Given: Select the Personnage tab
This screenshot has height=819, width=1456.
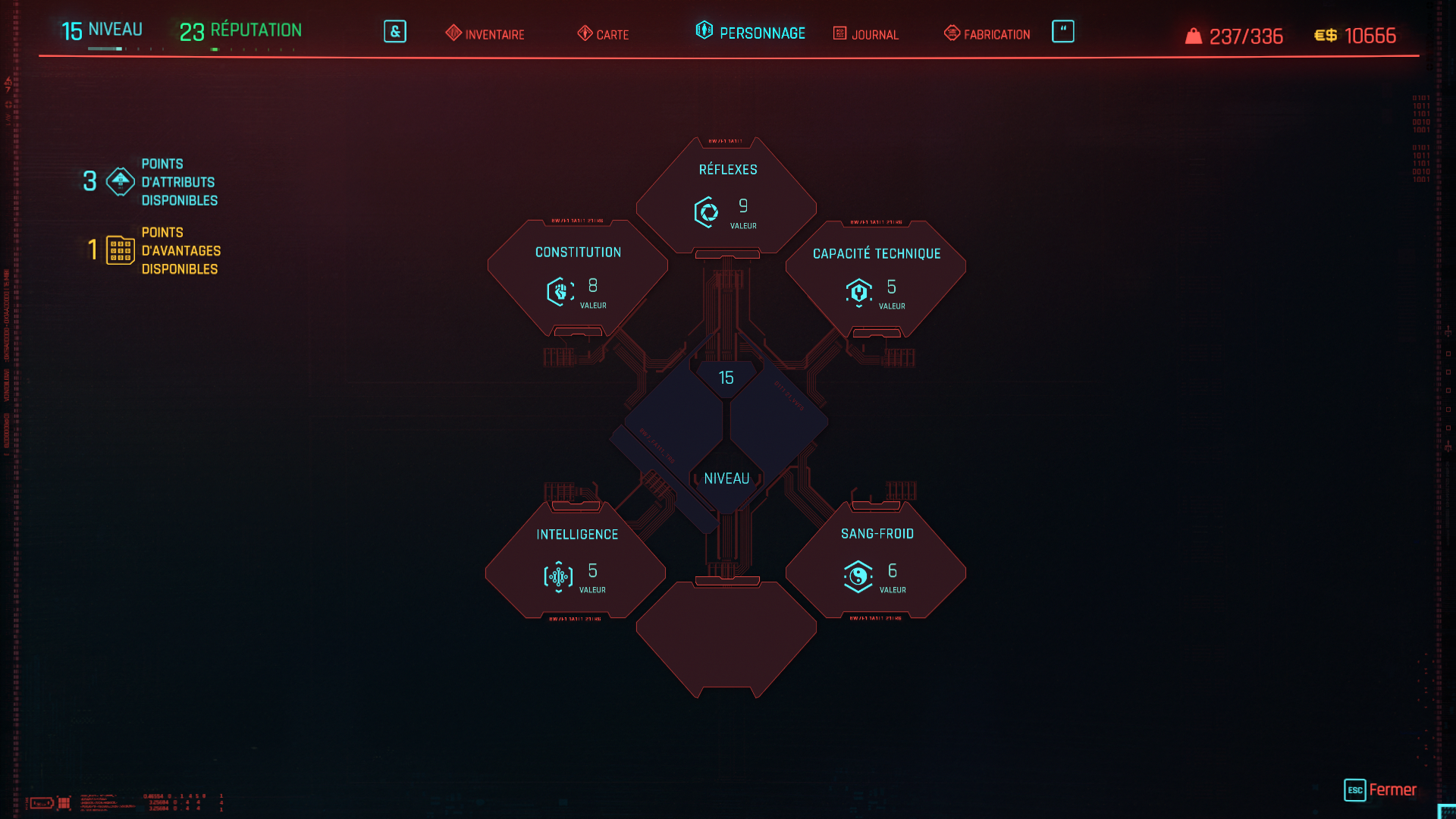Looking at the screenshot, I should [751, 33].
